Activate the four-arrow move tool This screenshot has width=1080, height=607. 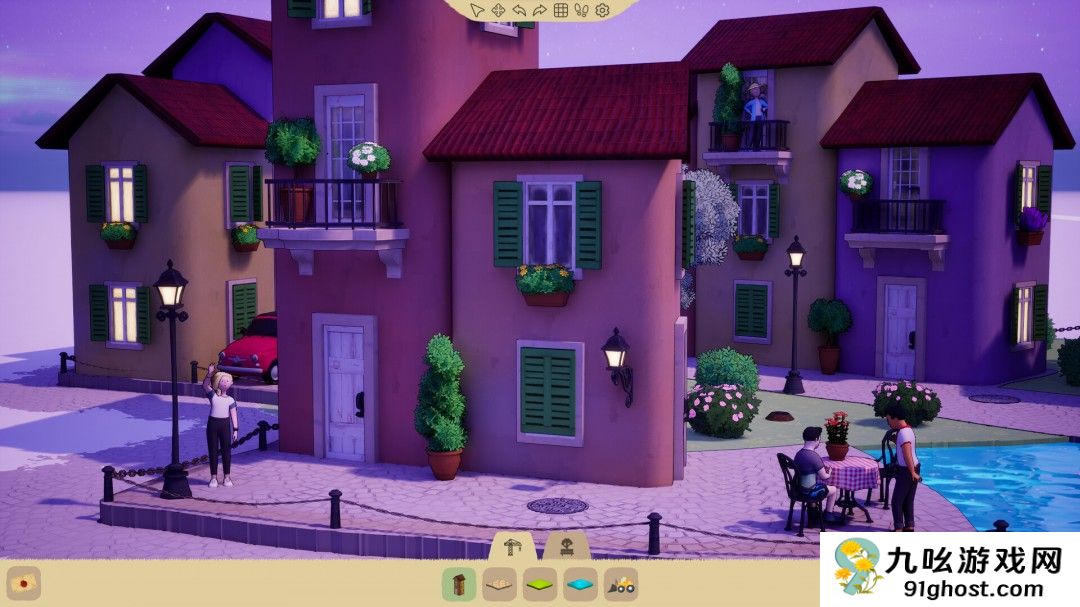click(498, 10)
